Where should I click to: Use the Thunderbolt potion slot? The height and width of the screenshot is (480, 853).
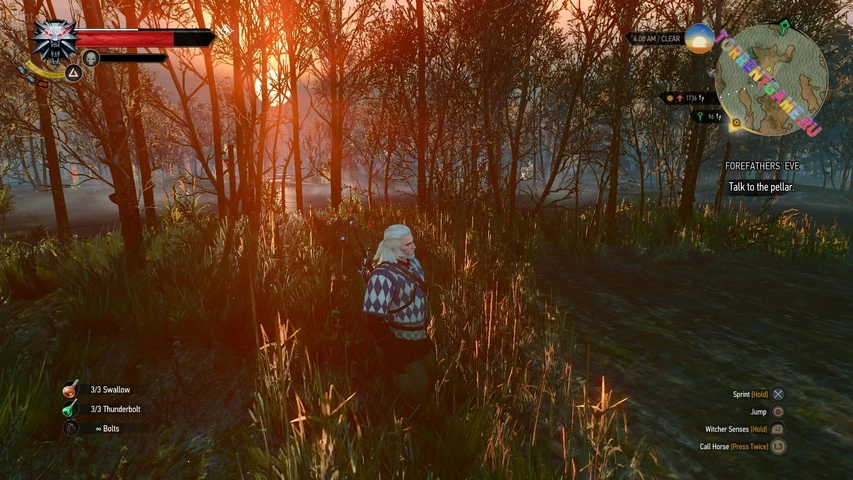(x=70, y=409)
